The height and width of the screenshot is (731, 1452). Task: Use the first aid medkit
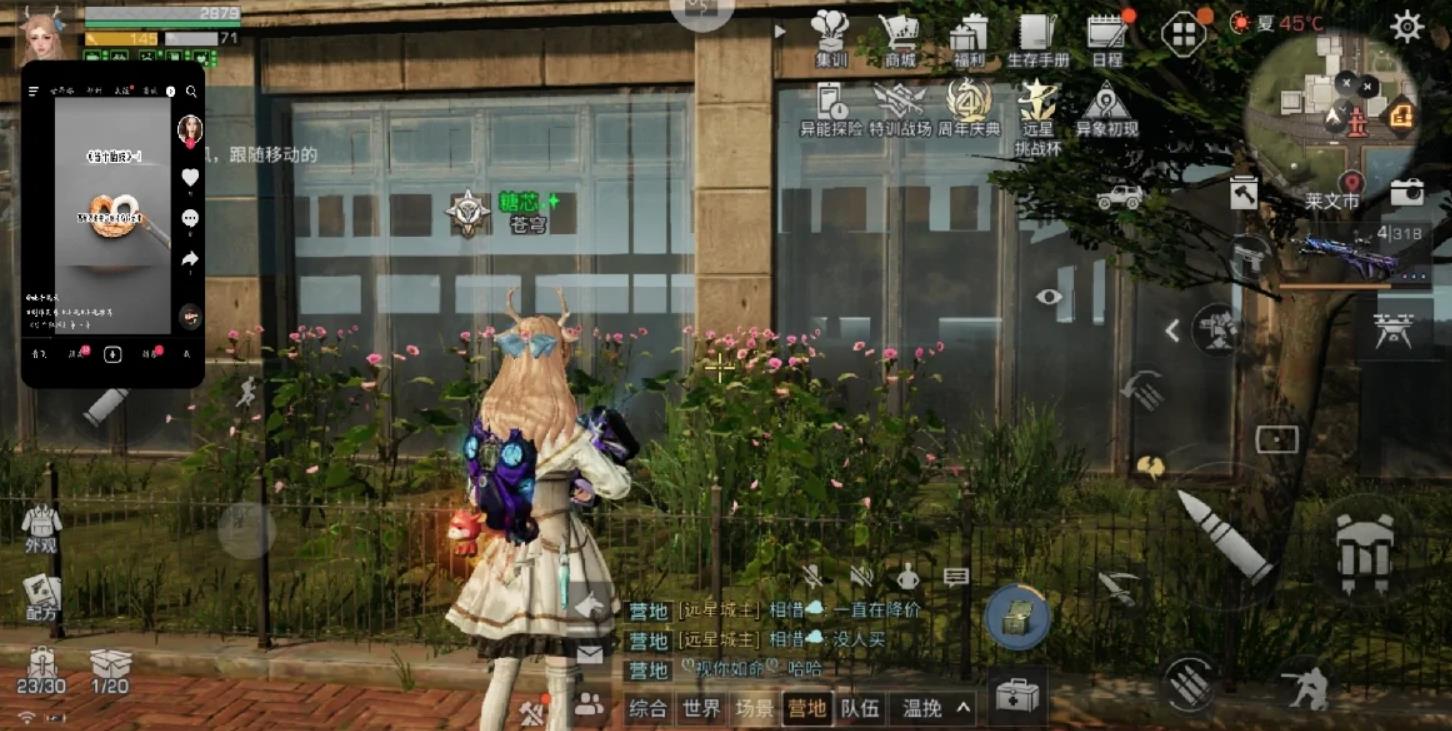(x=1017, y=694)
